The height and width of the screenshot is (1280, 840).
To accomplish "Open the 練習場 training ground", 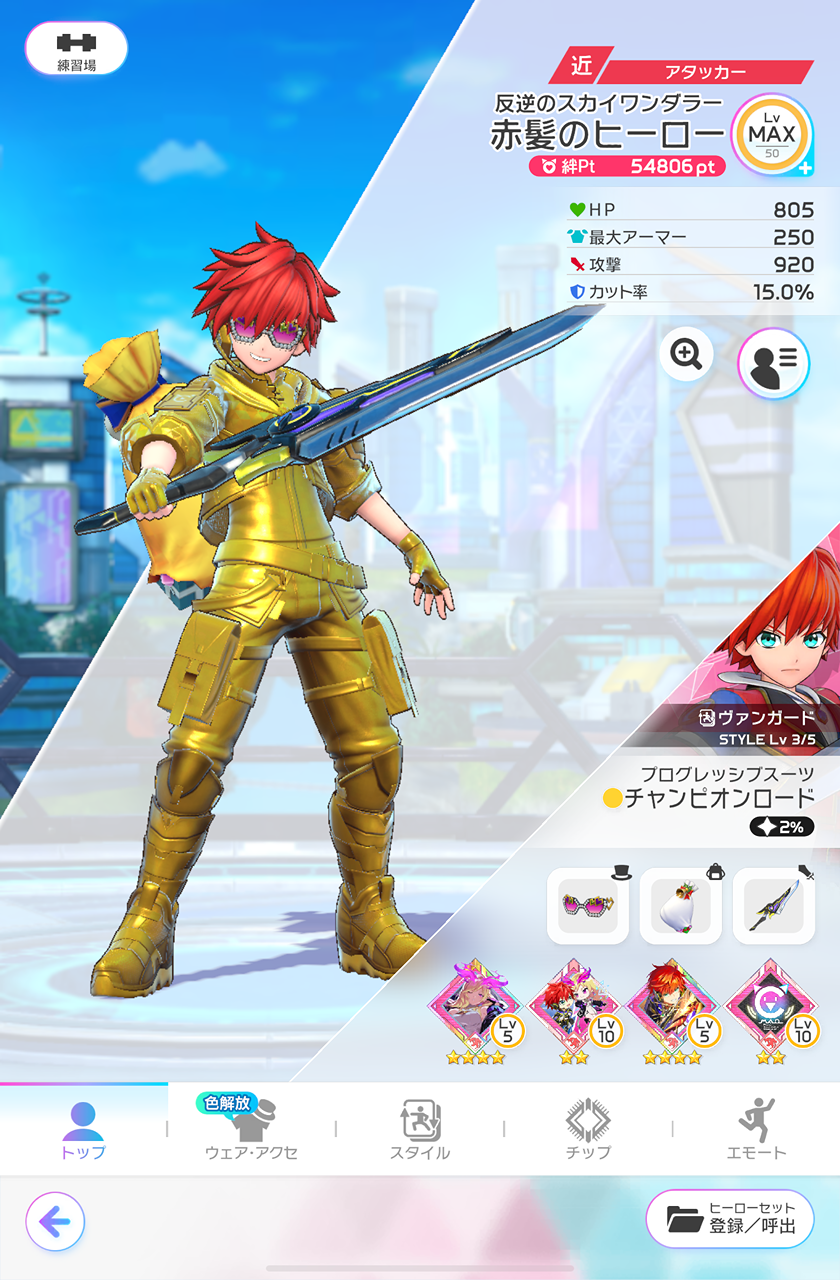I will point(76,49).
